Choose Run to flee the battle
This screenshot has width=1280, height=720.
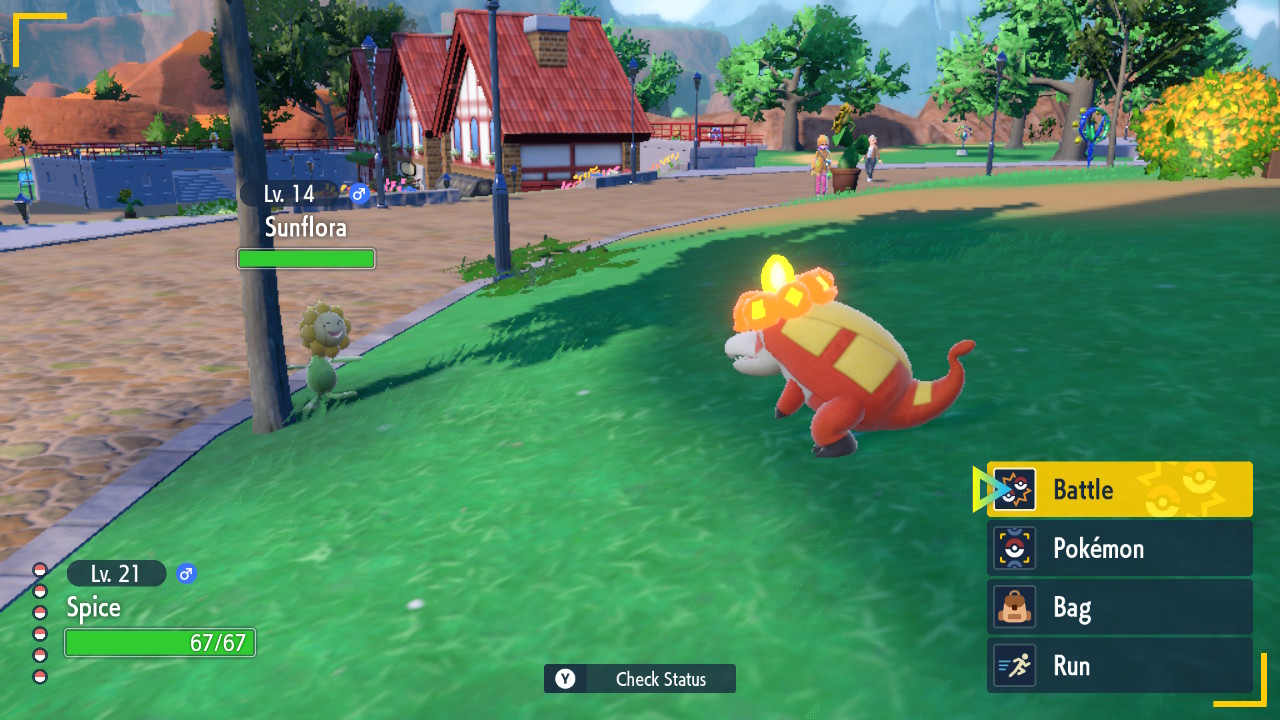(1119, 666)
